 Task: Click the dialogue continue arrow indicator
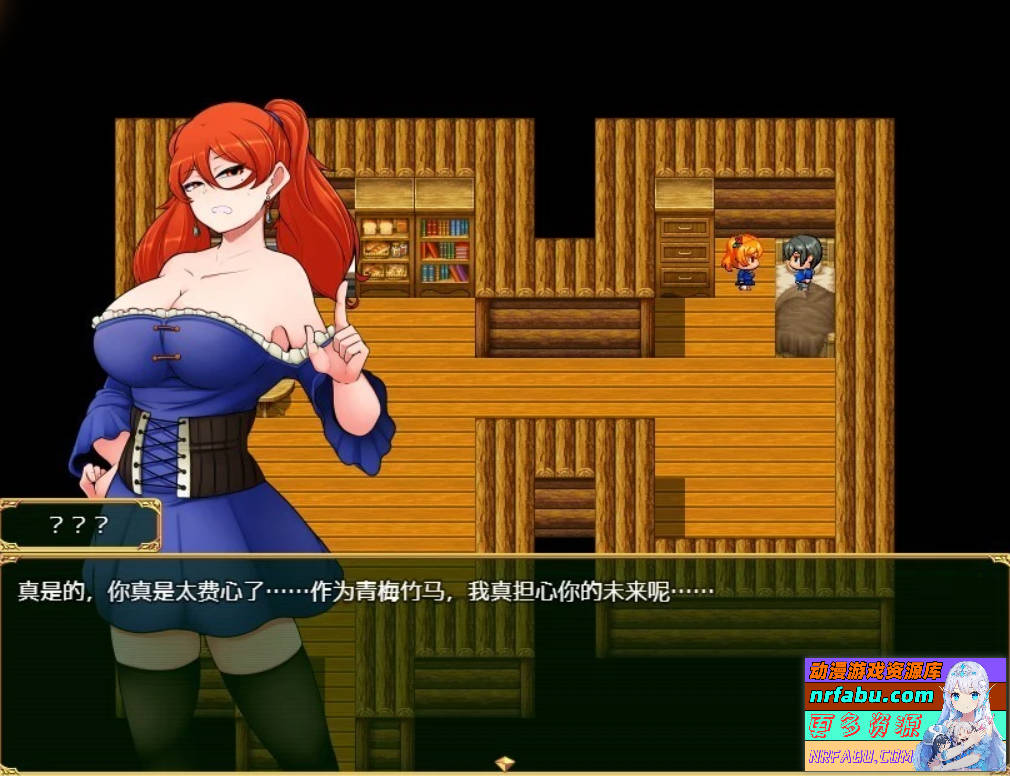505,764
